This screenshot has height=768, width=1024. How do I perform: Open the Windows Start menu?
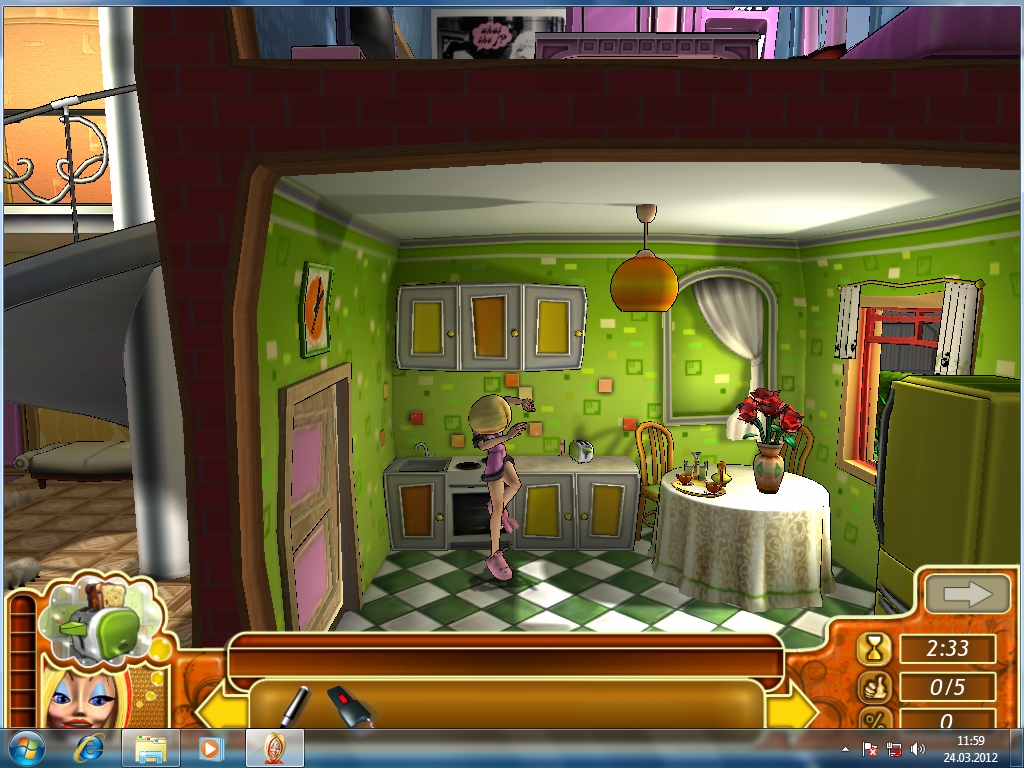point(26,748)
